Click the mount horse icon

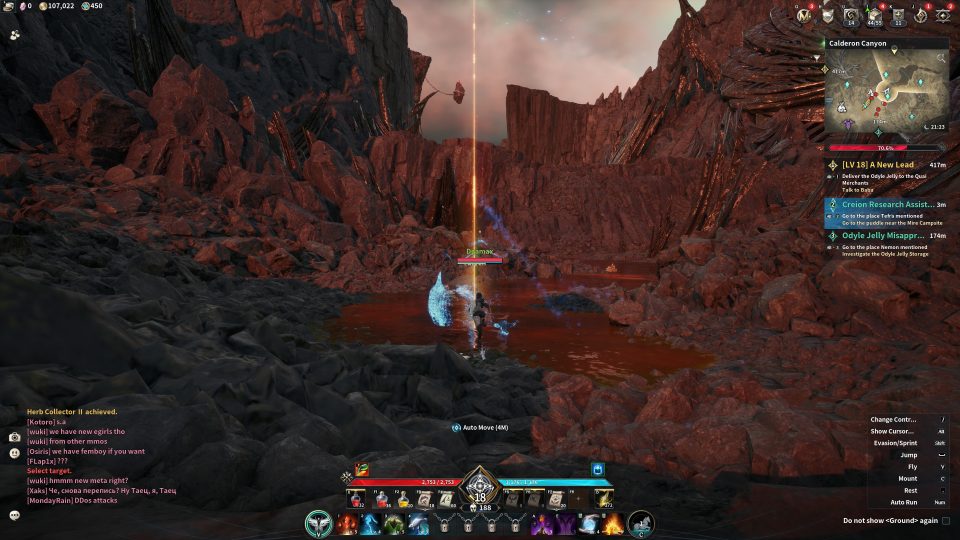tap(640, 522)
